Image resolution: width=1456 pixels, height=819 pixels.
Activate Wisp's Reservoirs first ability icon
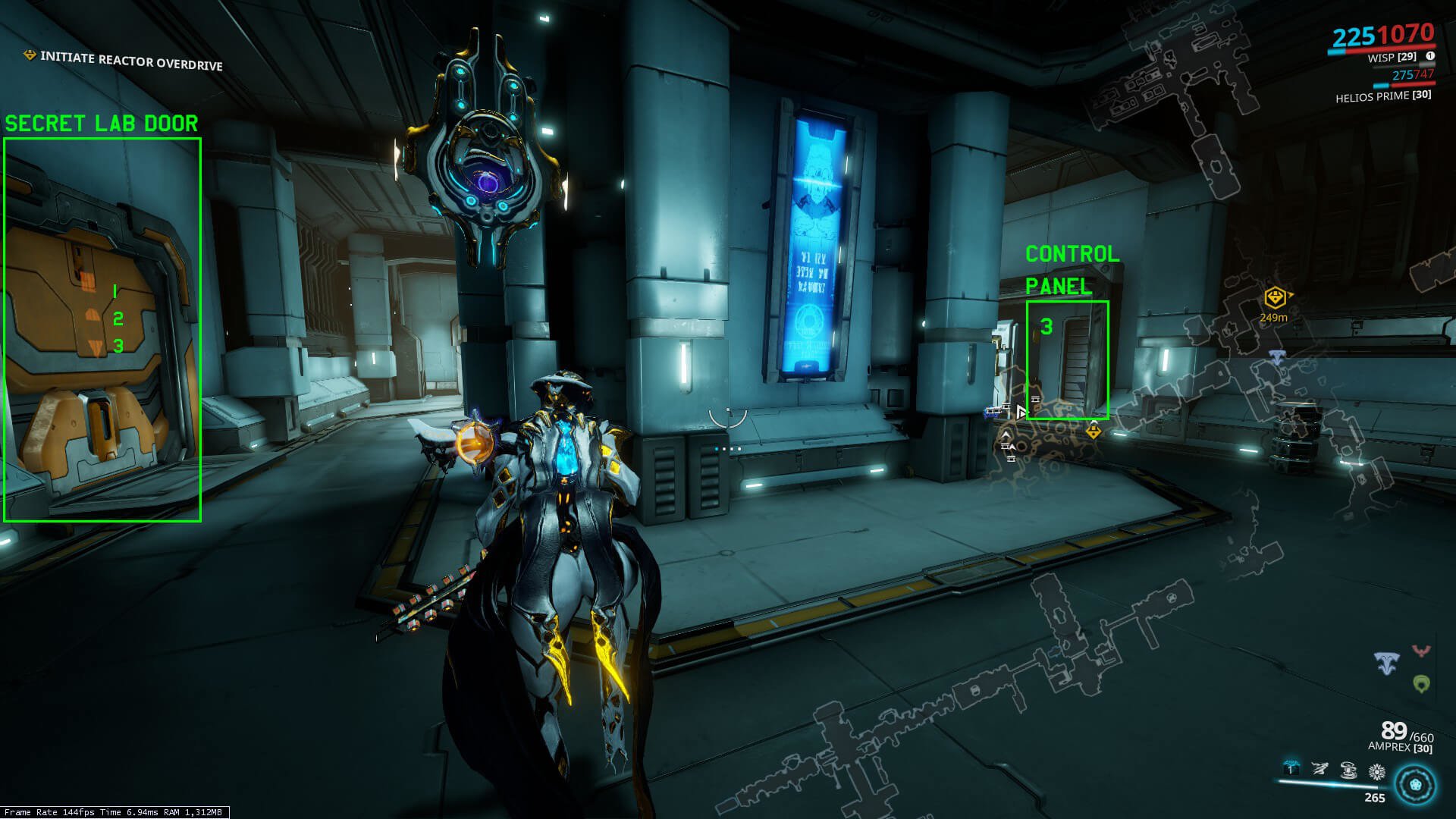(x=1291, y=769)
